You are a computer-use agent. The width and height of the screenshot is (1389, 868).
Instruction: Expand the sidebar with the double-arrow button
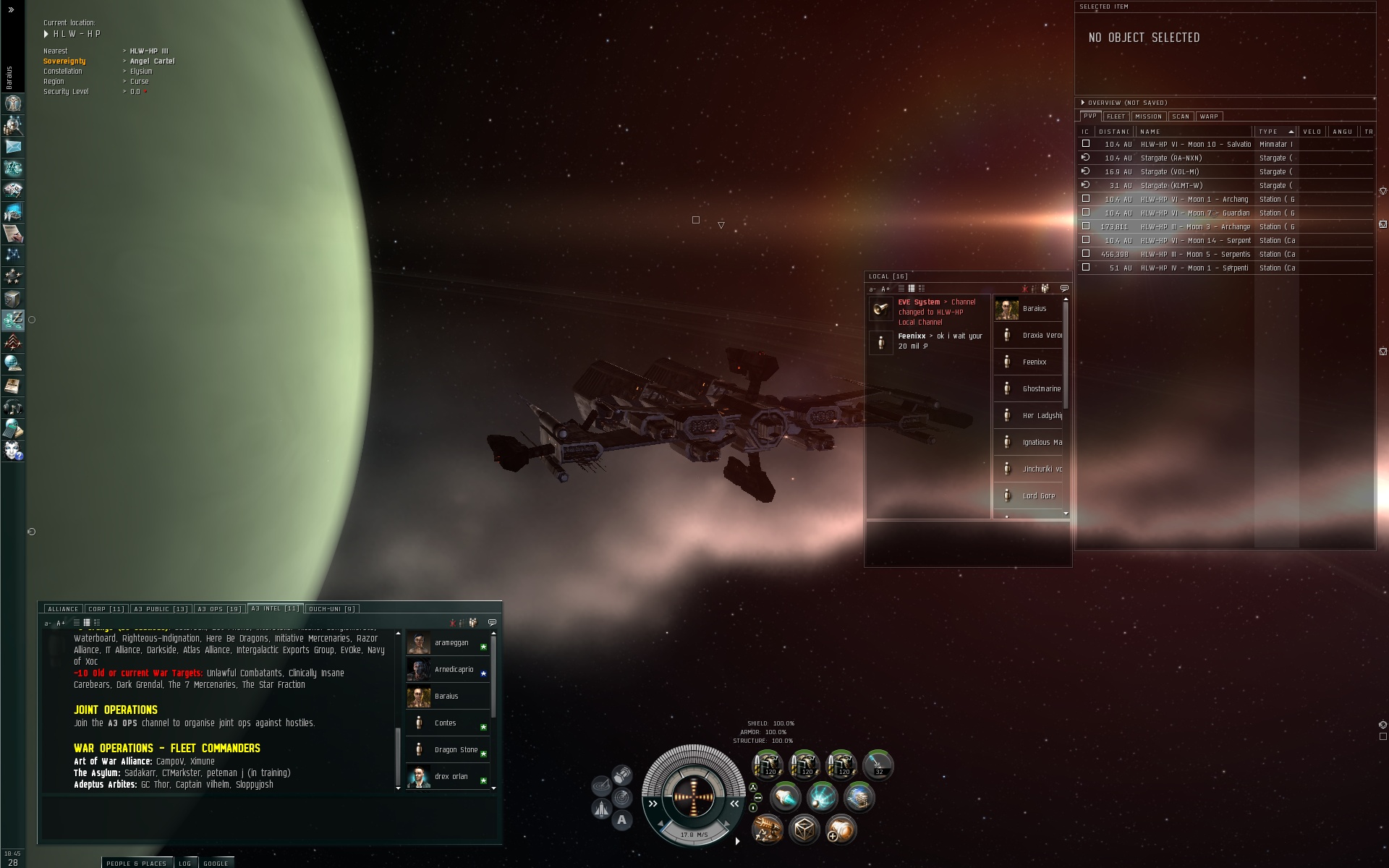(11, 10)
